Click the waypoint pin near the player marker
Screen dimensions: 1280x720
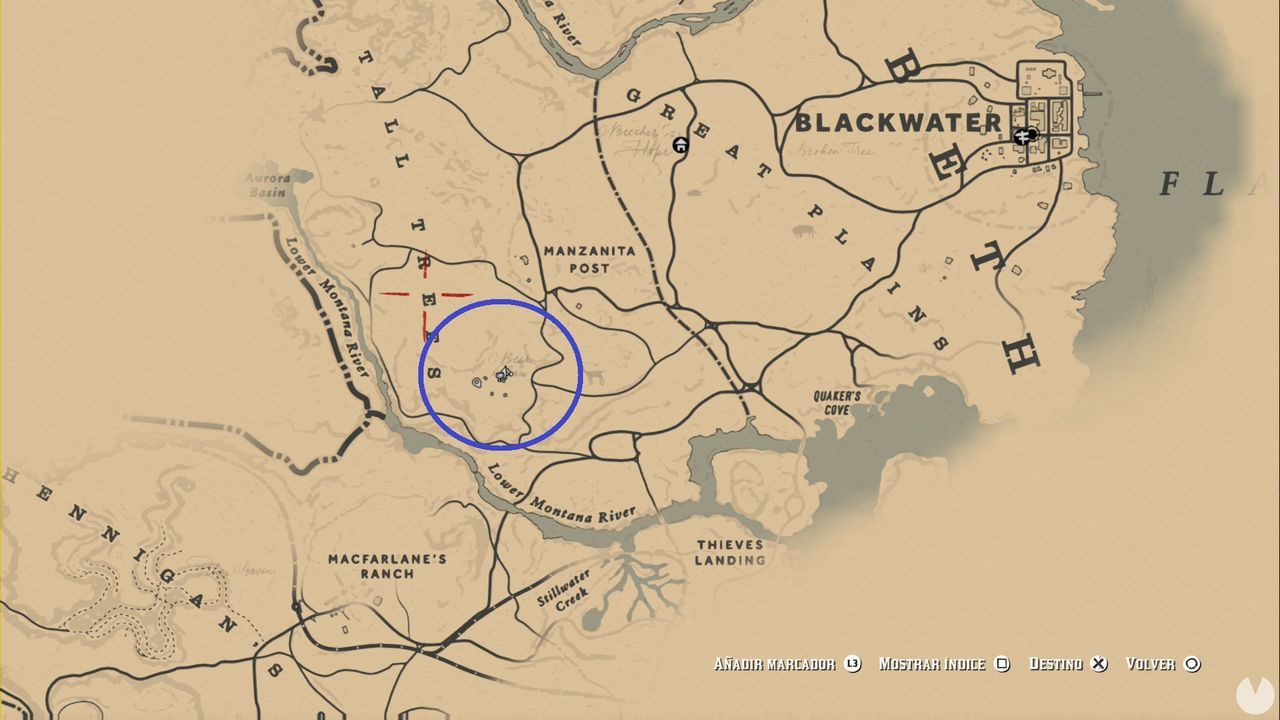tap(477, 382)
